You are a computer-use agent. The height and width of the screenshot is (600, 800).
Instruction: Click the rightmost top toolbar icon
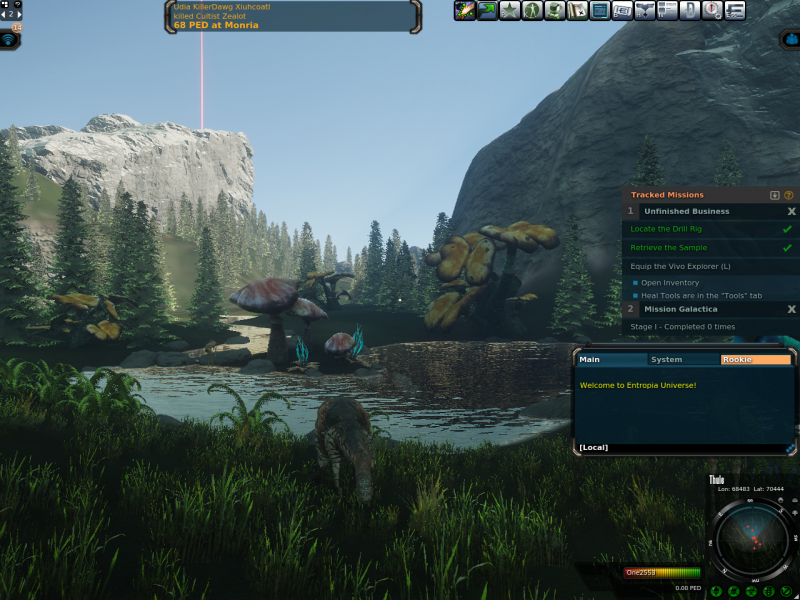pyautogui.click(x=735, y=11)
